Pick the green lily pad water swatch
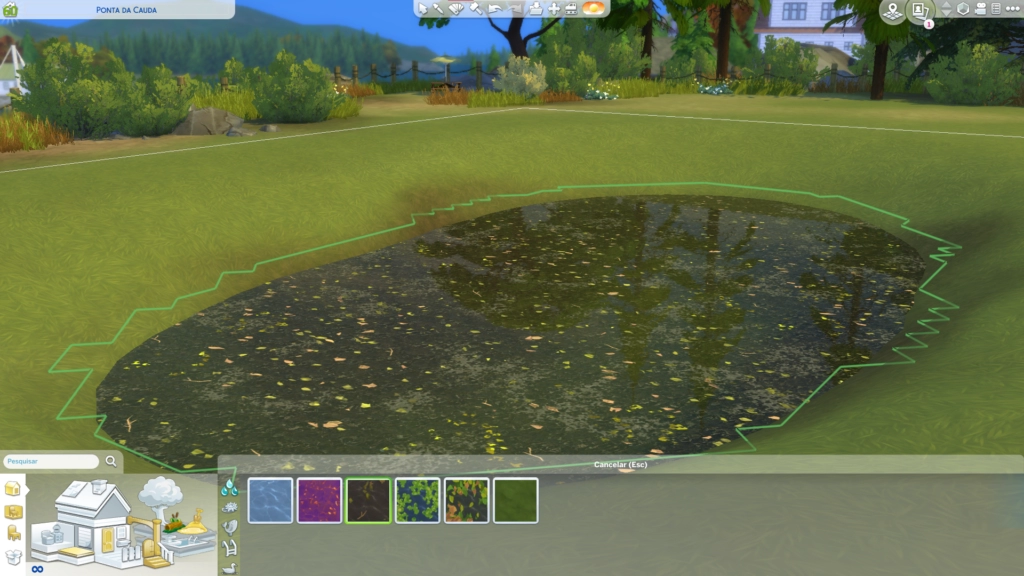This screenshot has width=1024, height=576. (417, 500)
